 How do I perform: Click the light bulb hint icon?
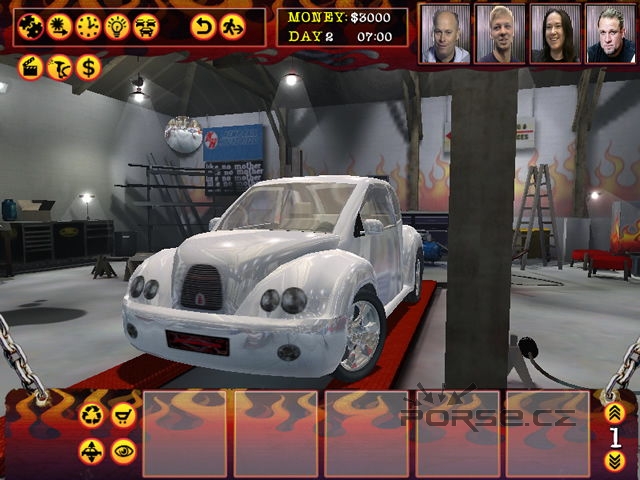tap(117, 26)
